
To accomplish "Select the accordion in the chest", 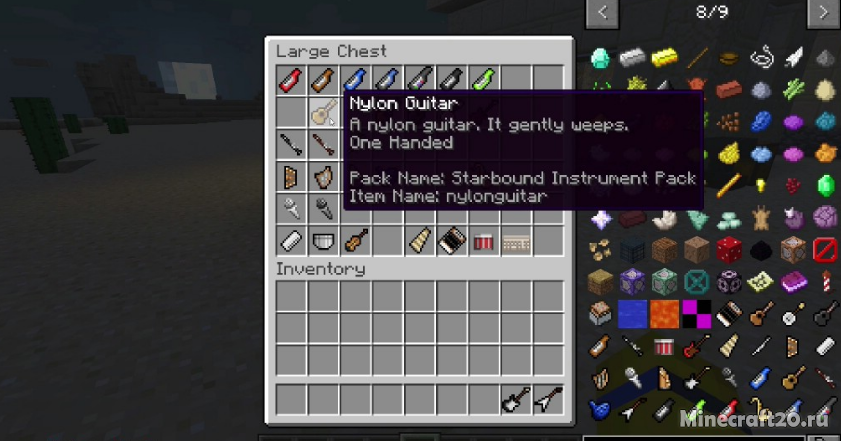I will pos(451,240).
